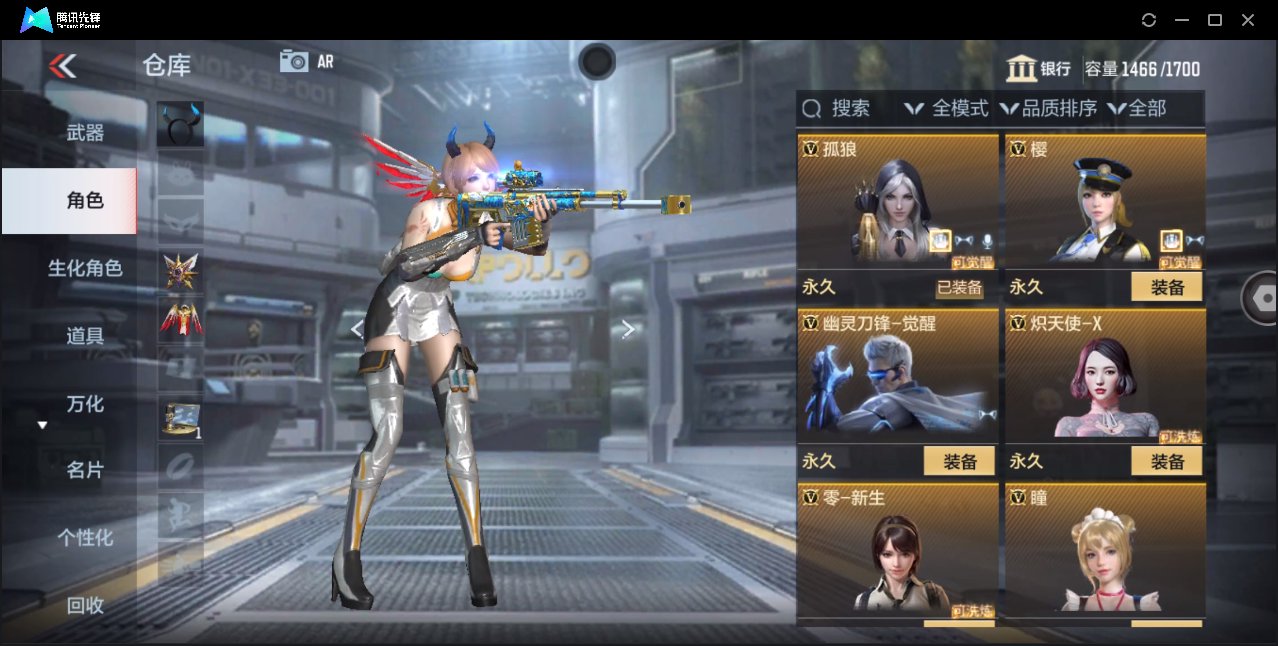Image resolution: width=1278 pixels, height=646 pixels.
Task: Open the 全模式 mode dropdown
Action: [946, 108]
